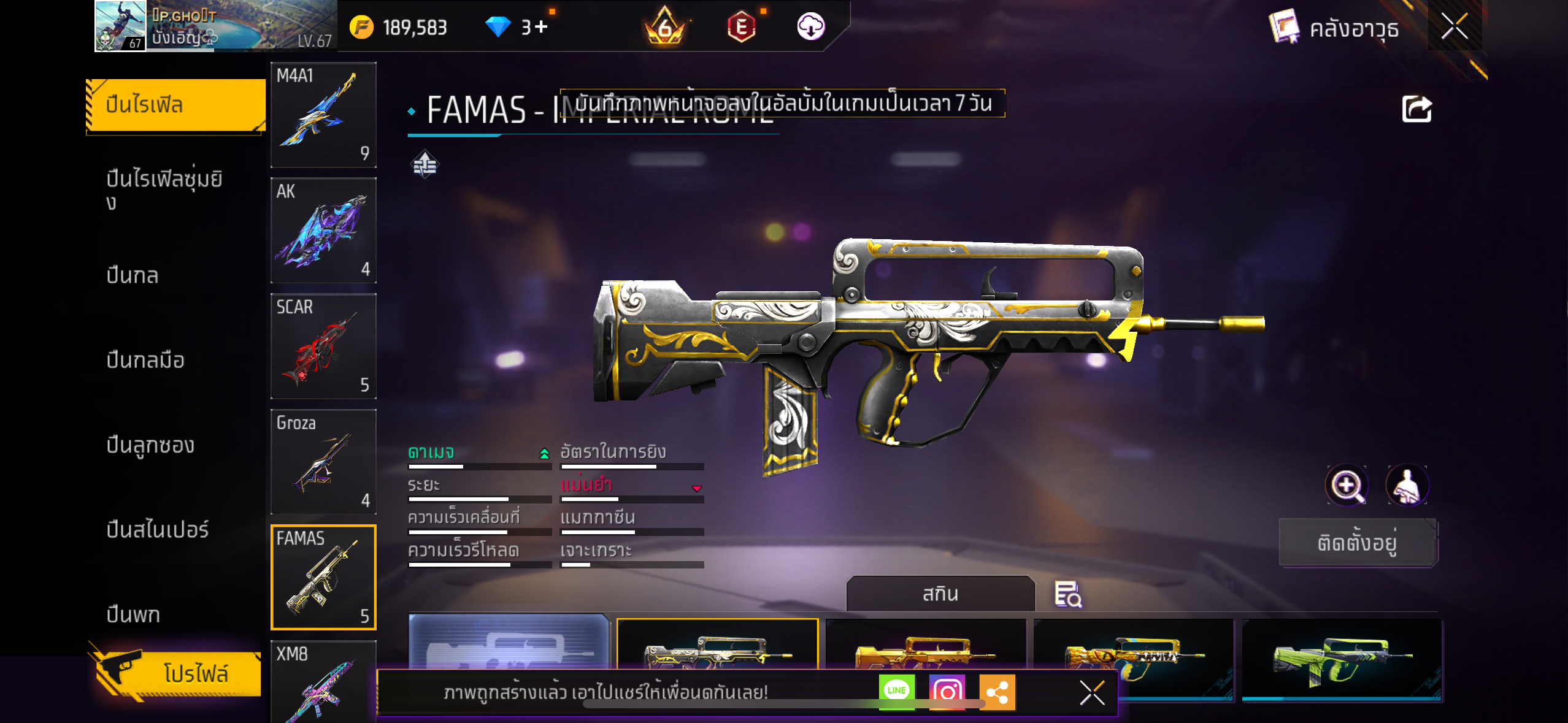Switch to ปืนกล machine gun category
The height and width of the screenshot is (723, 1568).
(133, 275)
